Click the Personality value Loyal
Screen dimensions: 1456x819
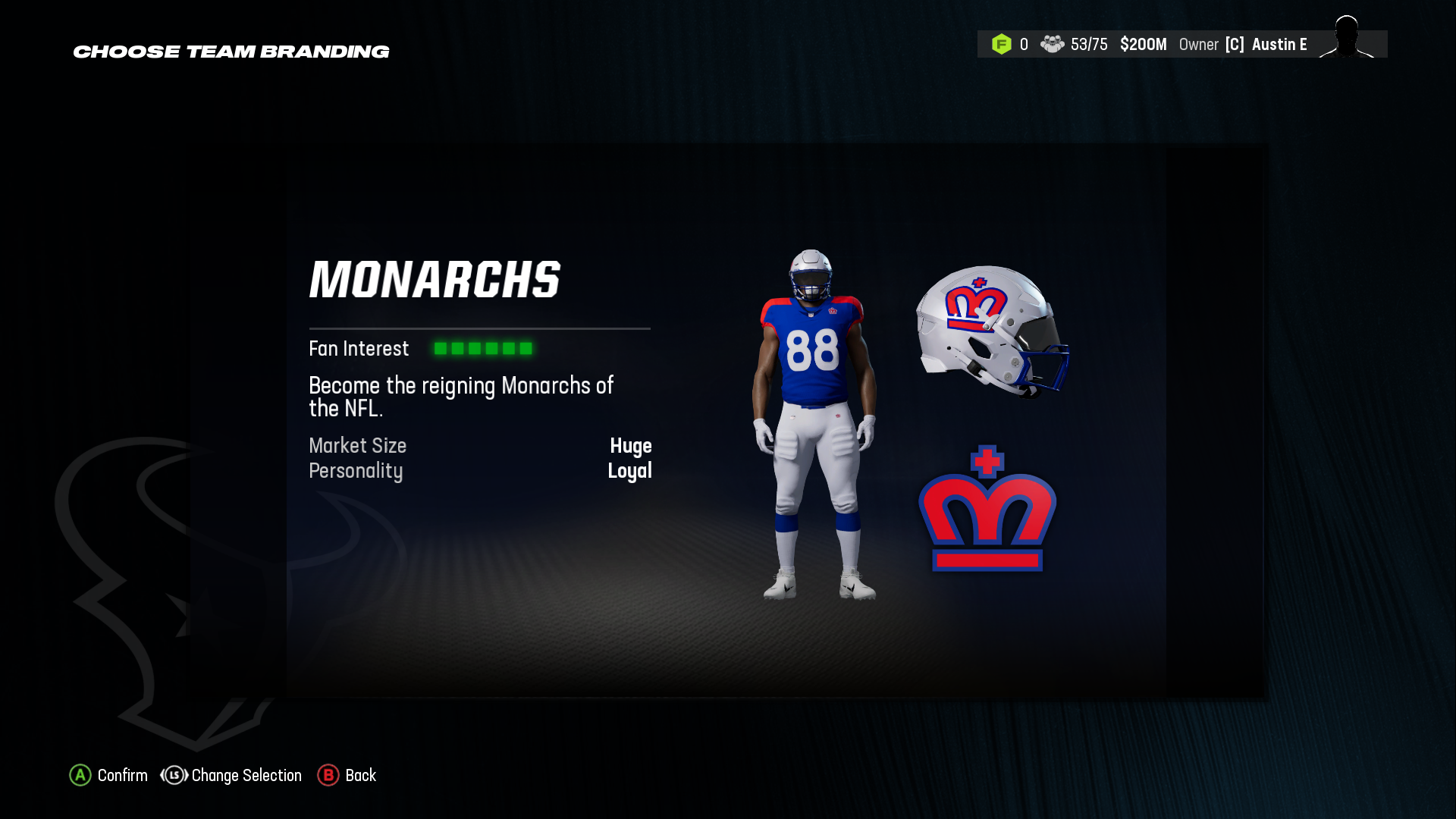[x=630, y=471]
